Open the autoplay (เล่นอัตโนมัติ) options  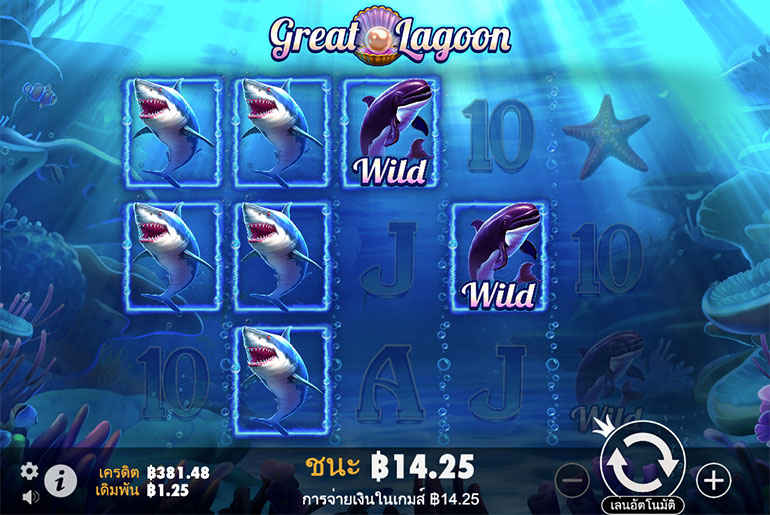(642, 504)
